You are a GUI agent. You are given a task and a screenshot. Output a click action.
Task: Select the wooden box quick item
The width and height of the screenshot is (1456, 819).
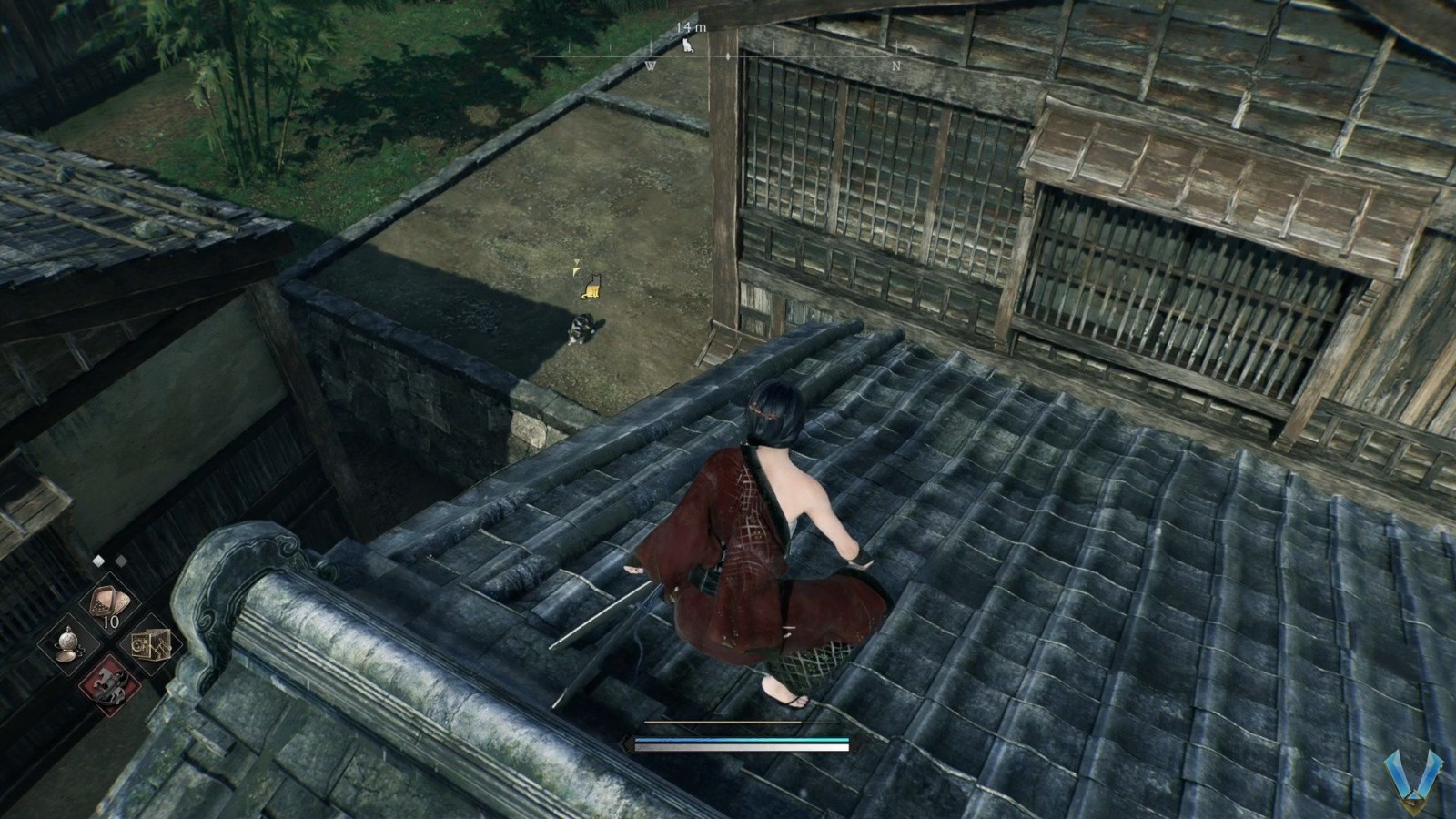point(152,646)
